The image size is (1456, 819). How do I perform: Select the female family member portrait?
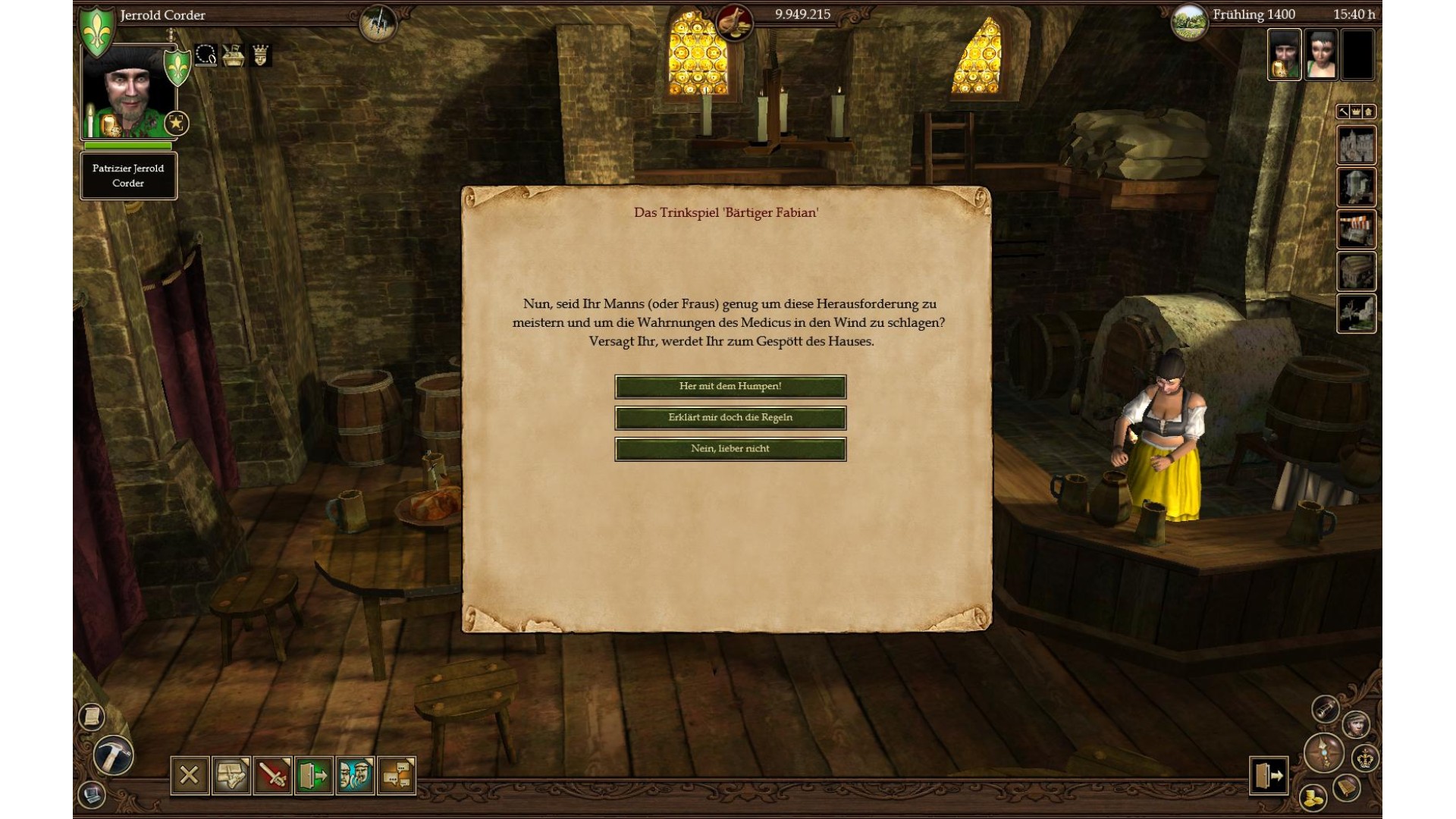pos(1321,55)
